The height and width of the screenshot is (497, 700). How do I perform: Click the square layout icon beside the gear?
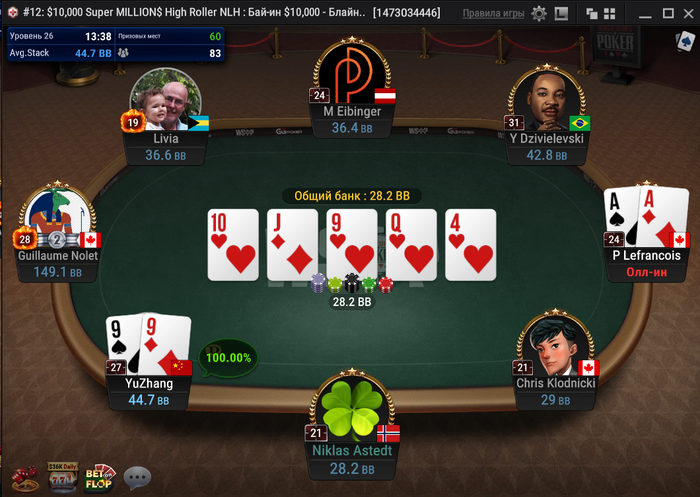(x=561, y=14)
